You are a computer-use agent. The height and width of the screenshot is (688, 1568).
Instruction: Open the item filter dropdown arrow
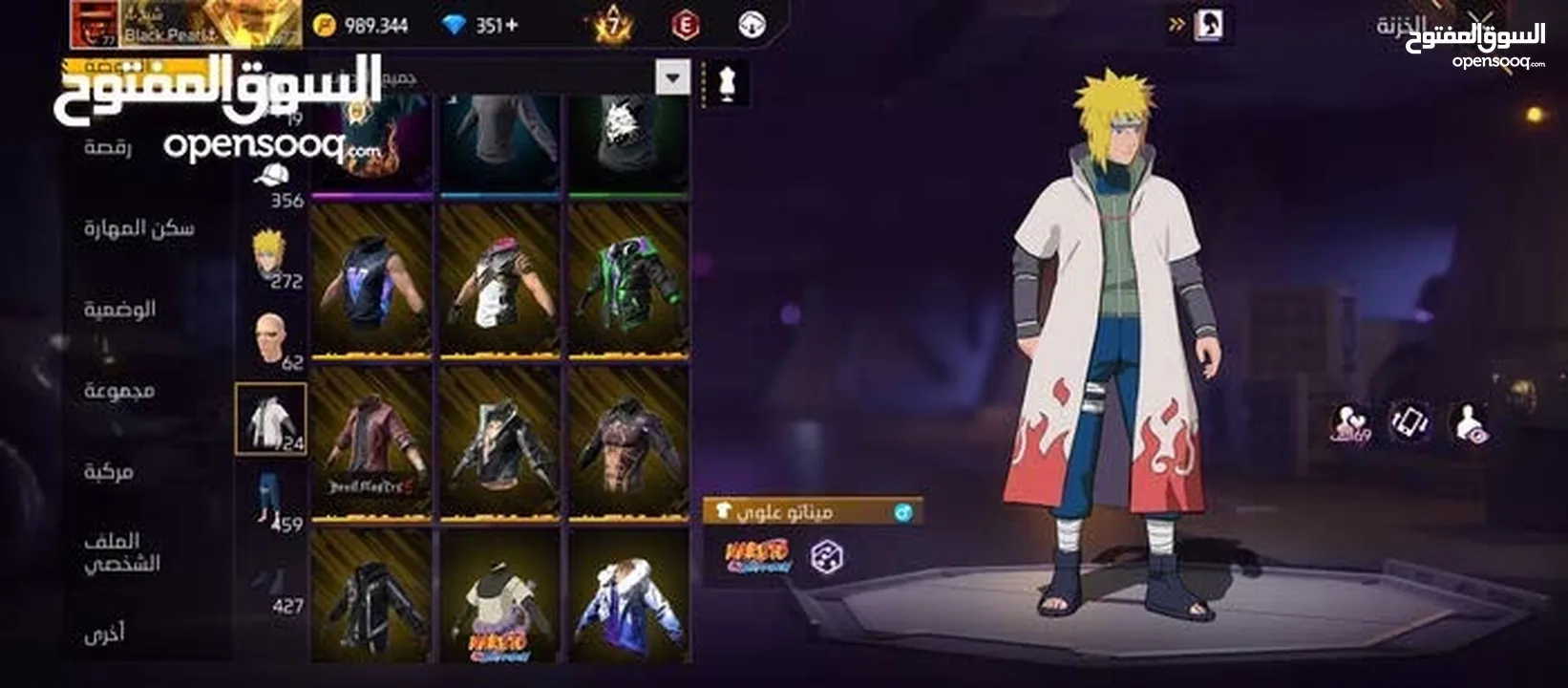[672, 77]
